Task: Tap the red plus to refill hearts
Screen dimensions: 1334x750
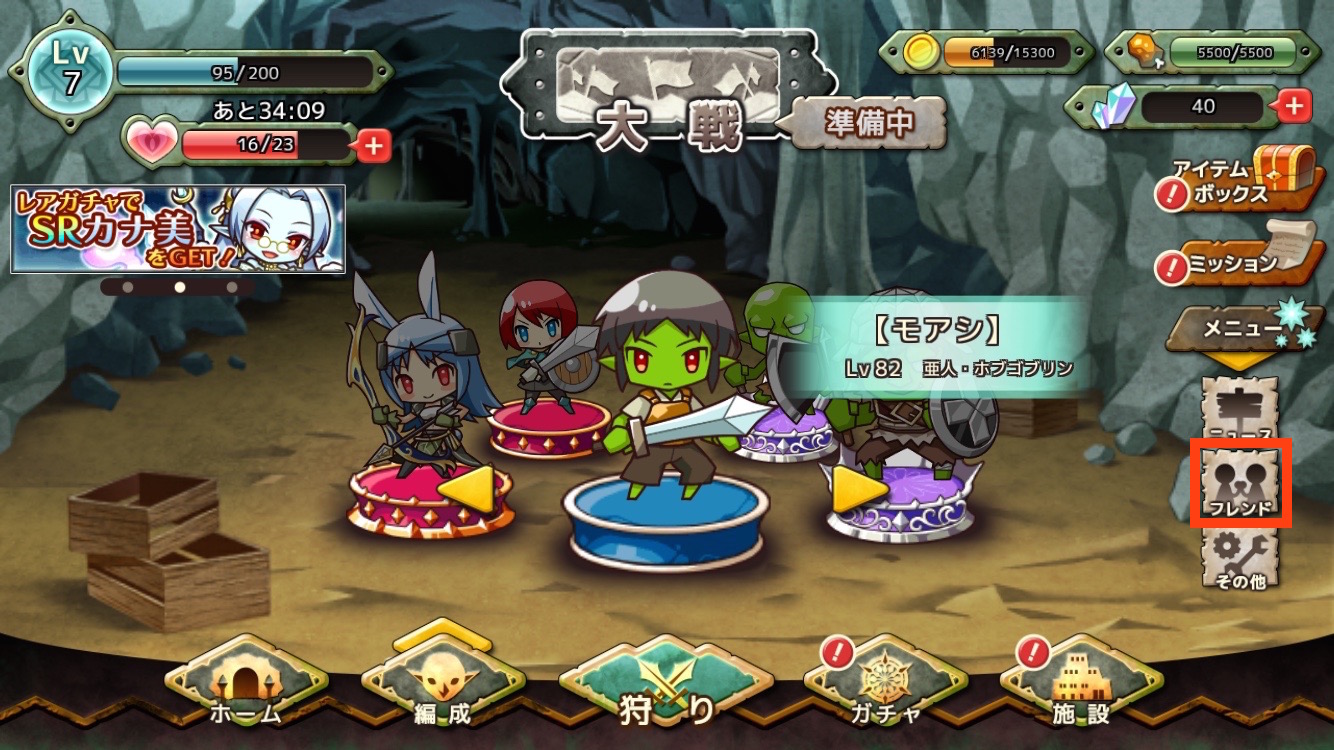Action: click(x=373, y=146)
